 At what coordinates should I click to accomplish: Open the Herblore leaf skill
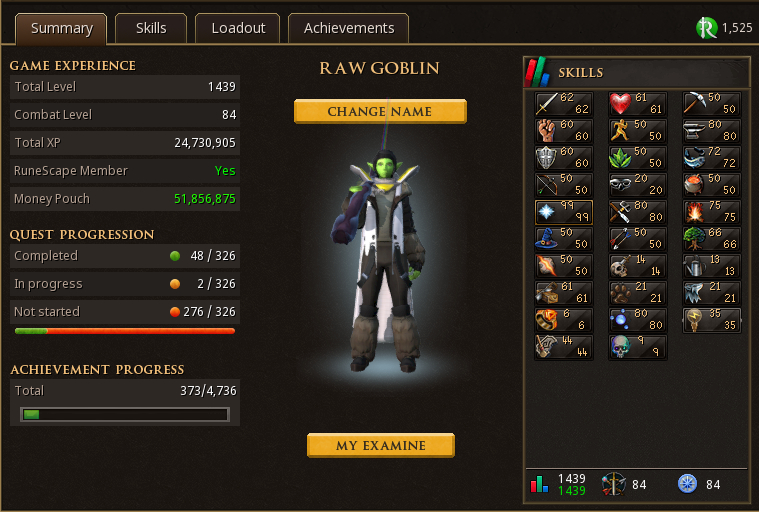coord(638,158)
